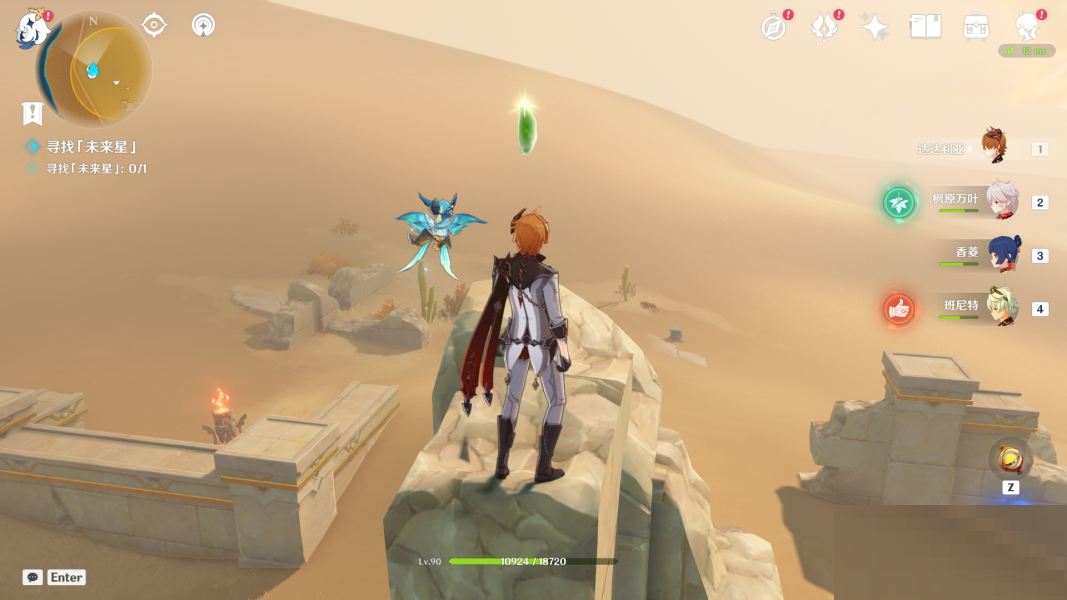Image resolution: width=1067 pixels, height=600 pixels.
Task: Open the character screen head icon
Action: pyautogui.click(x=1027, y=27)
